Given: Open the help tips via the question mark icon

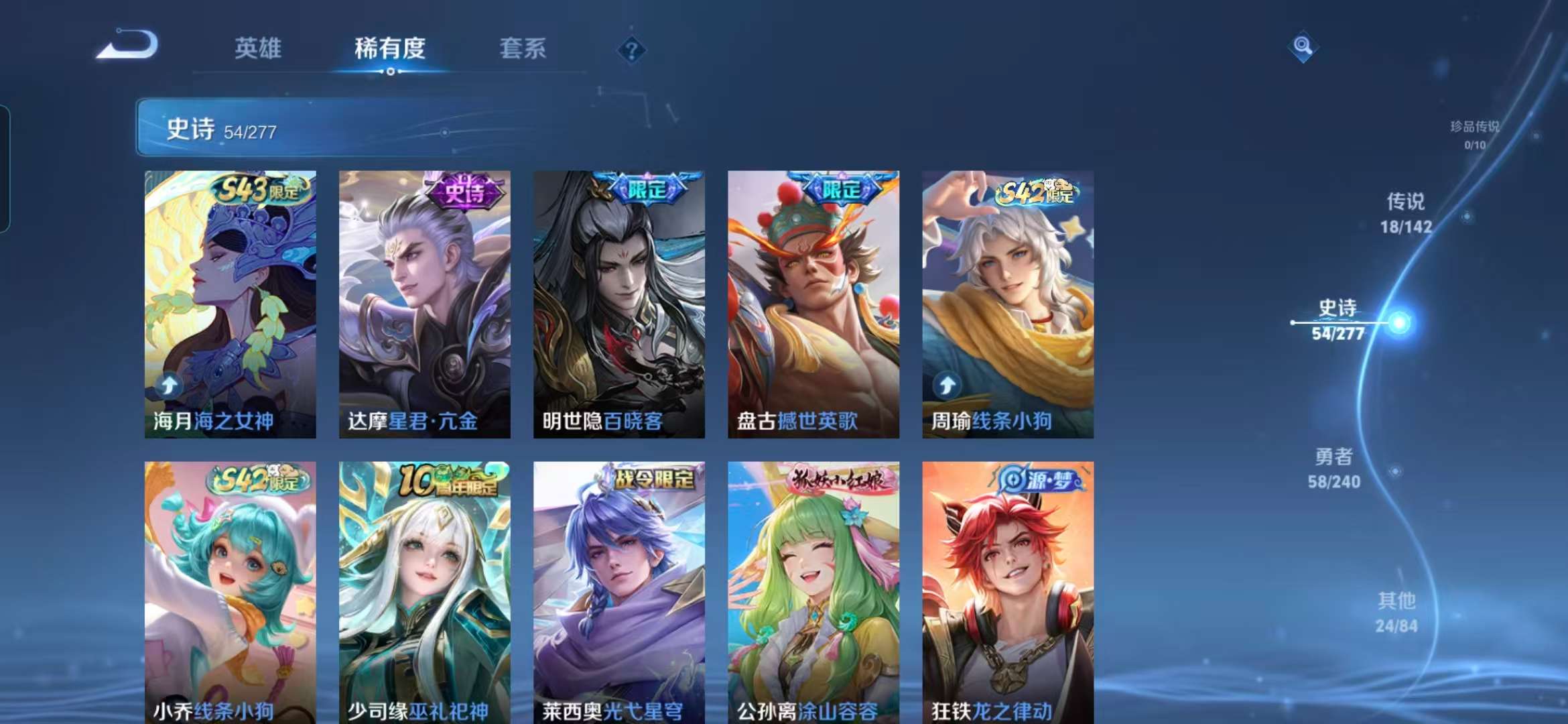Looking at the screenshot, I should tap(631, 49).
